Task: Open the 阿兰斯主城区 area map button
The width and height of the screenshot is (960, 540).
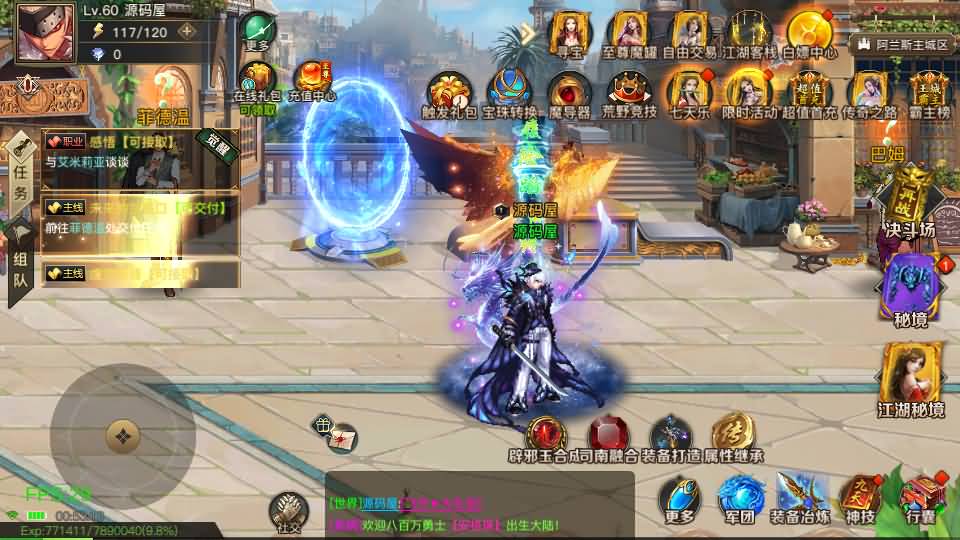Action: tap(901, 45)
